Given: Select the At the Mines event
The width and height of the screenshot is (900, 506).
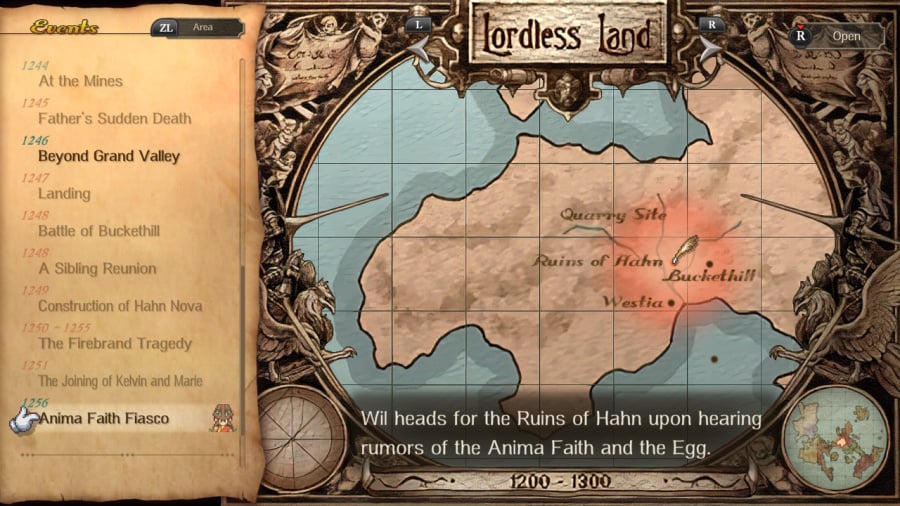Looking at the screenshot, I should [x=80, y=81].
